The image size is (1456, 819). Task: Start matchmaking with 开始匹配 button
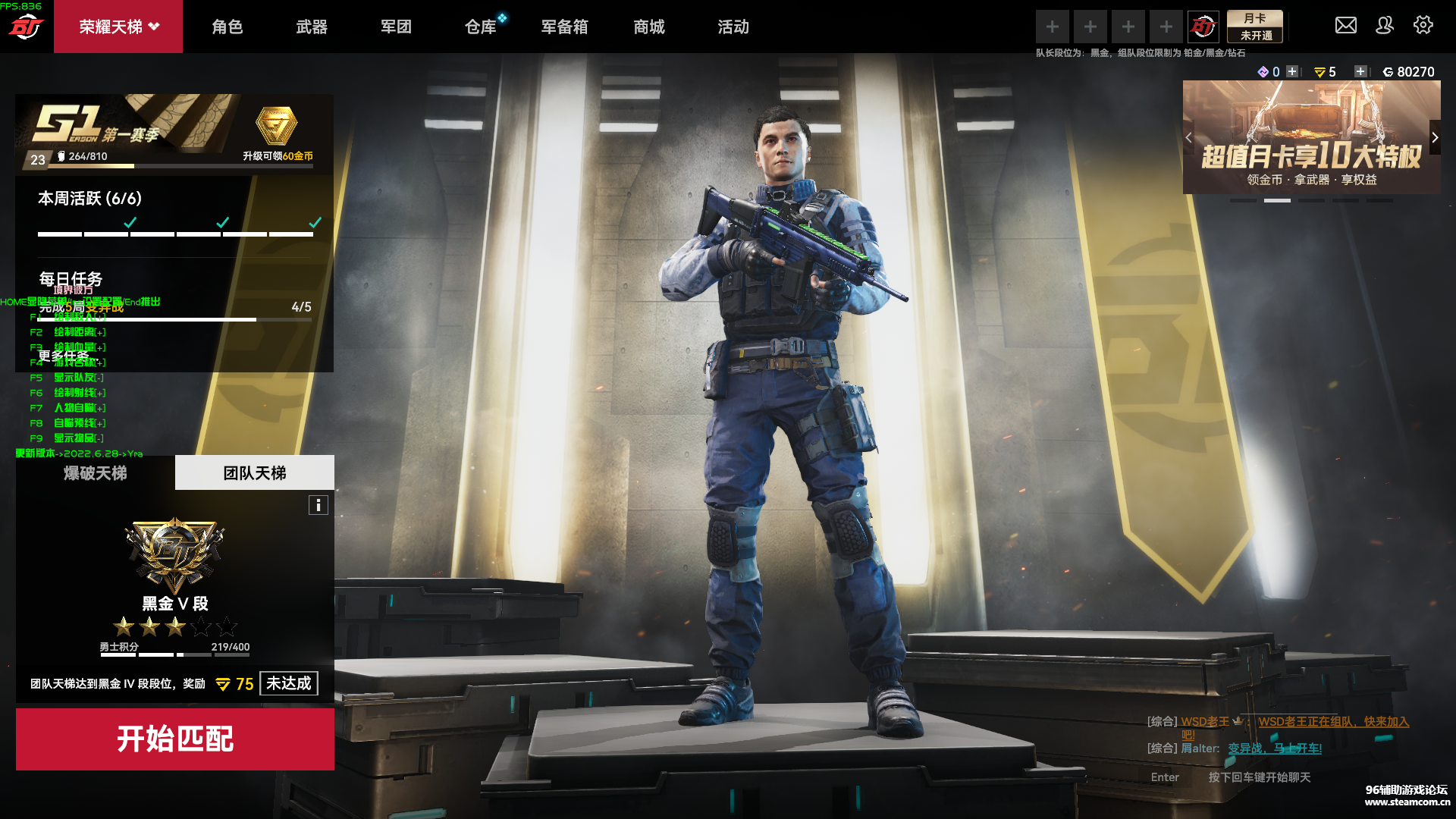pyautogui.click(x=174, y=739)
